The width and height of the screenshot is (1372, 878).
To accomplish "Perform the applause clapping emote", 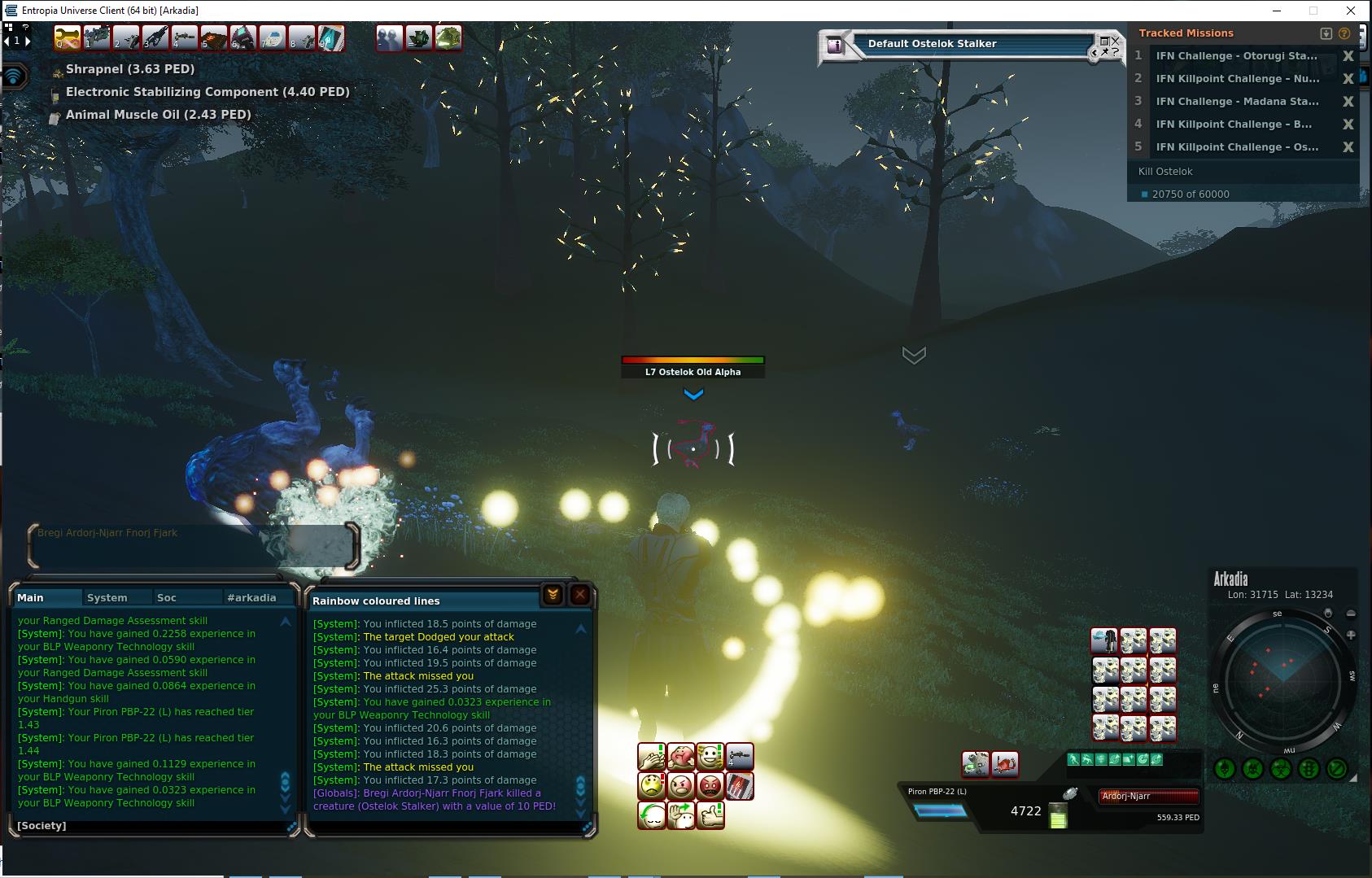I will click(x=652, y=757).
